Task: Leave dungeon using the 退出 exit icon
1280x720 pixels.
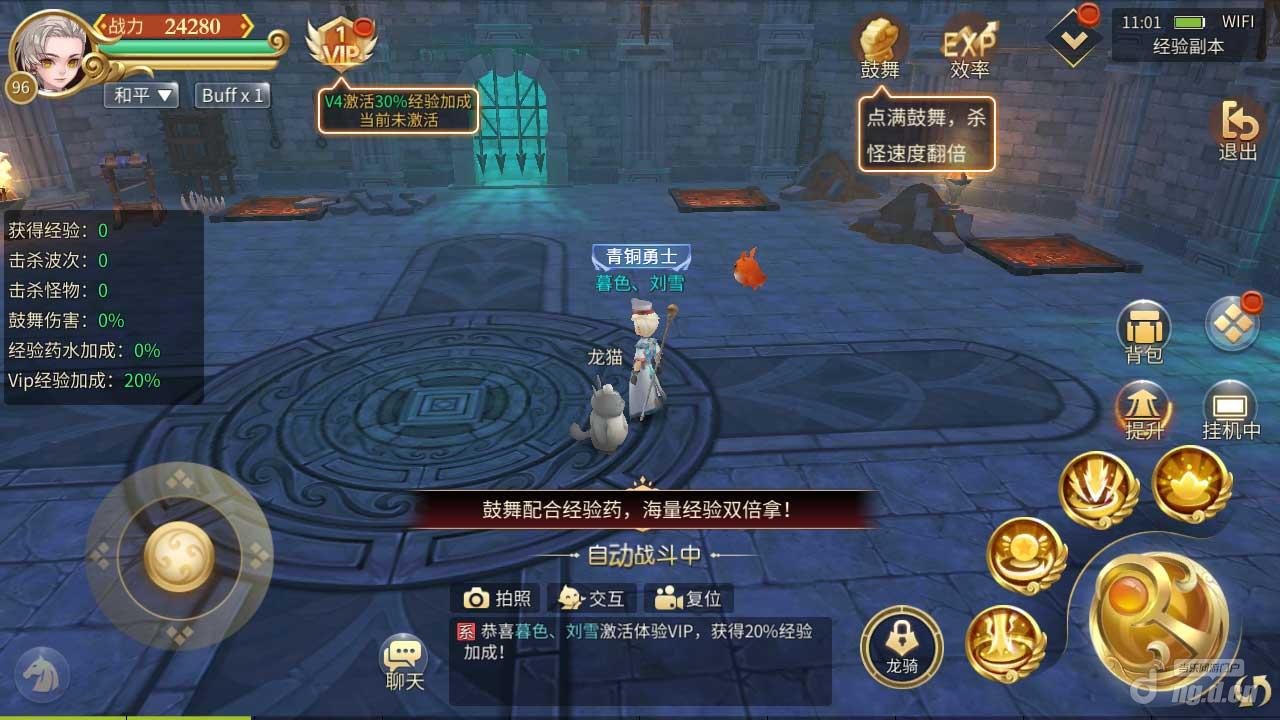Action: tap(1237, 128)
